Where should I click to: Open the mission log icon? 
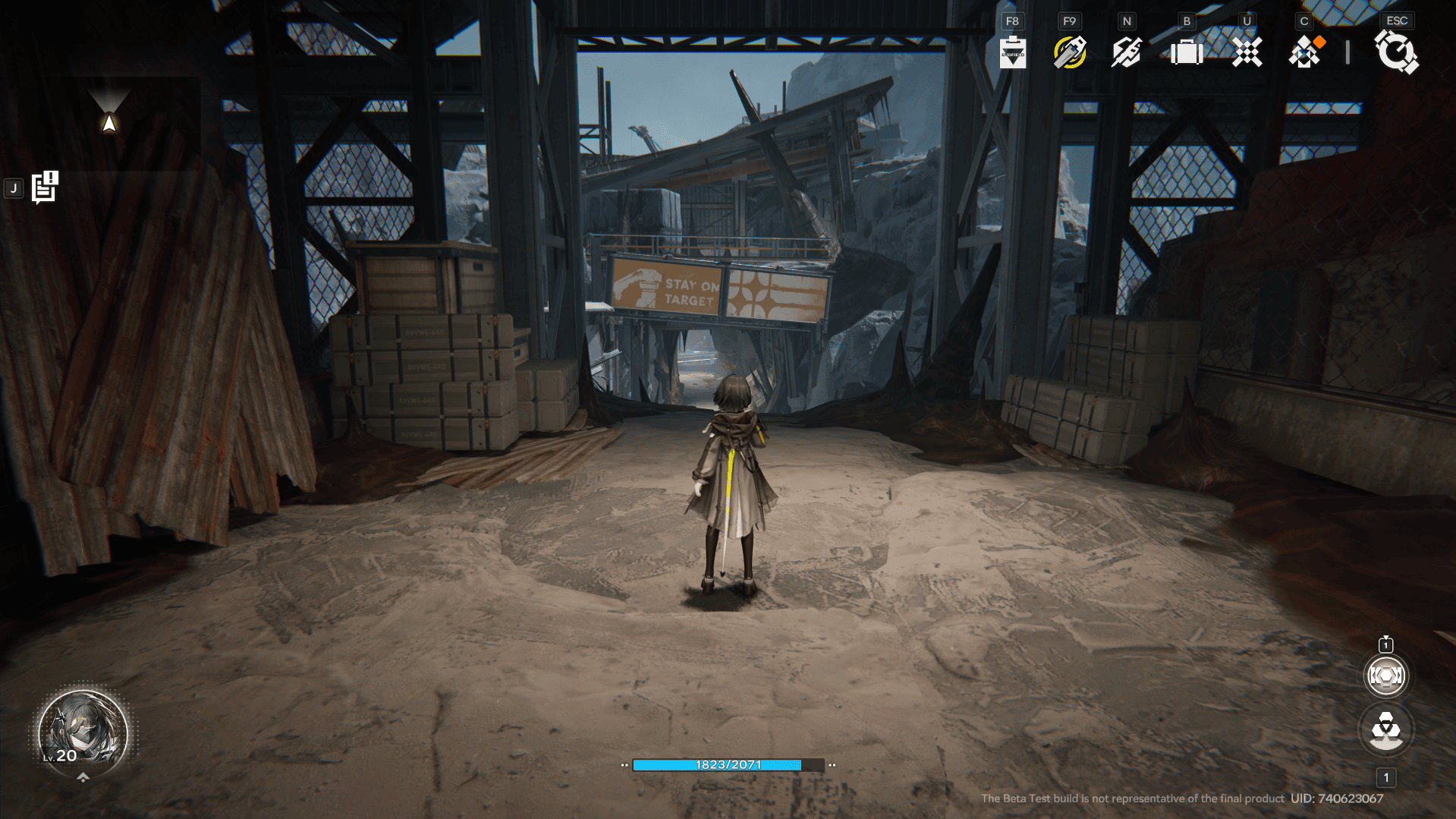(45, 187)
